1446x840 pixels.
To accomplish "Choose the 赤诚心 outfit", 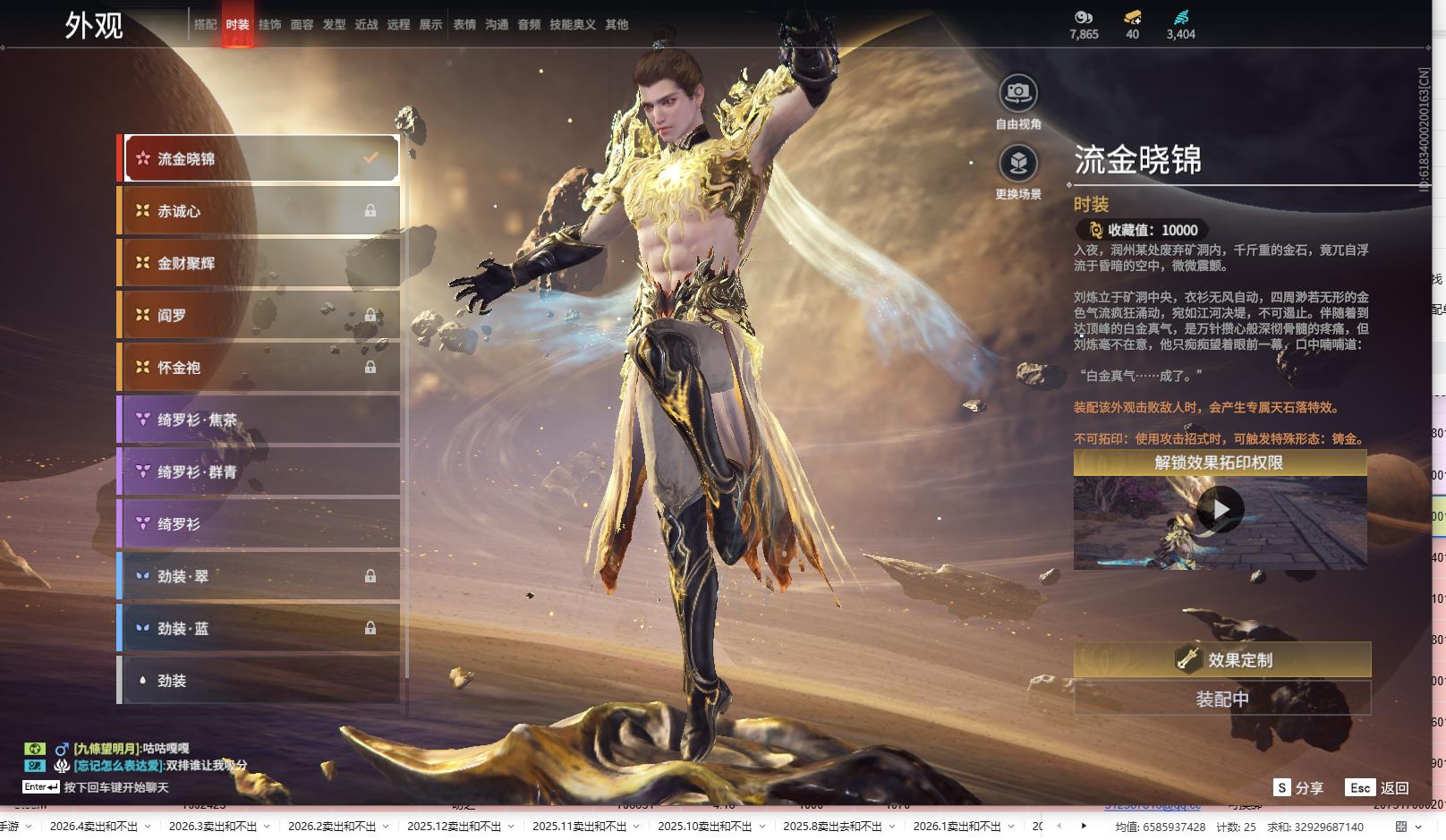I will [259, 211].
